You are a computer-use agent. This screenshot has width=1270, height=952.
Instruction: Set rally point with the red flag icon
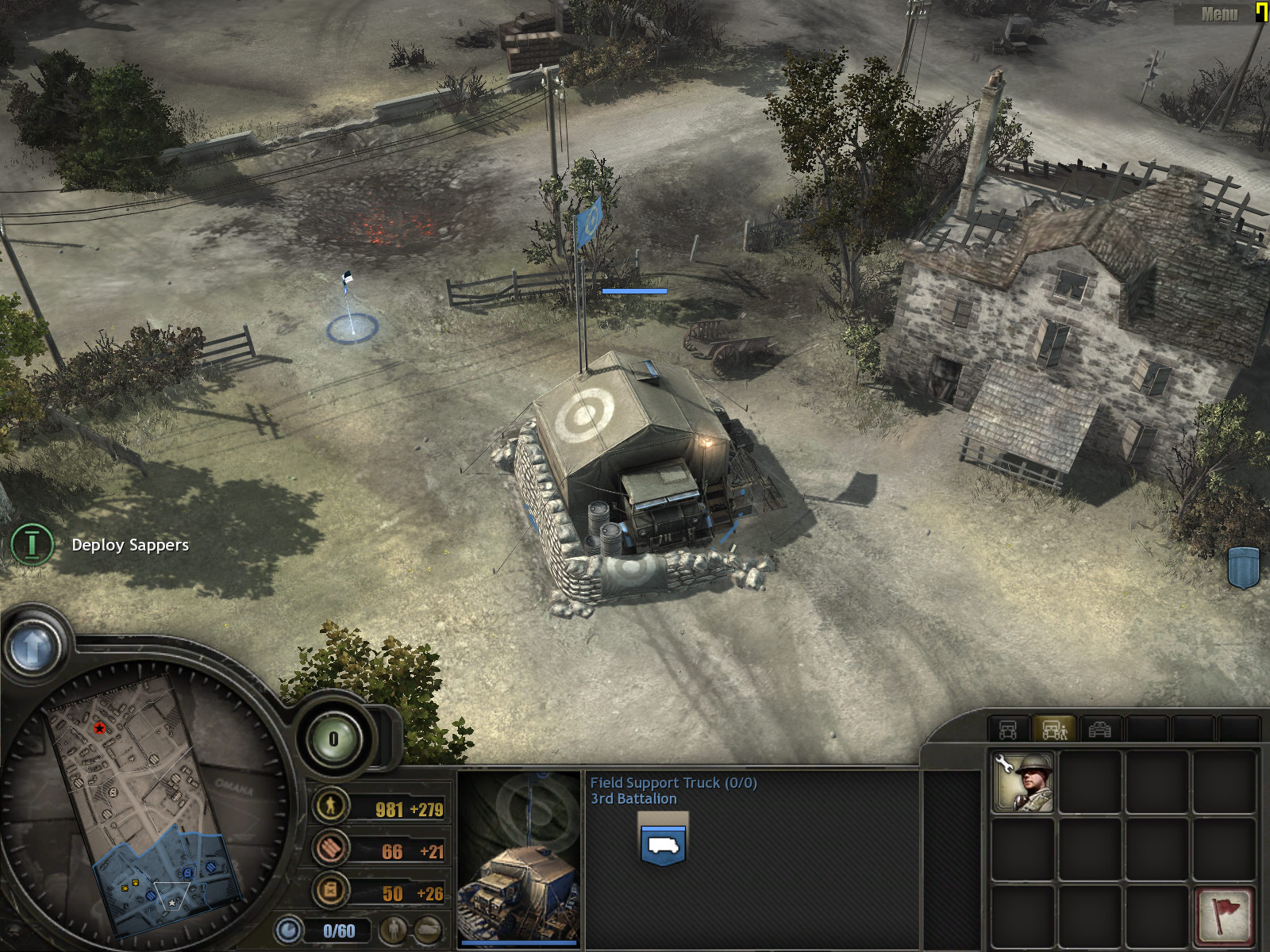(x=1225, y=915)
